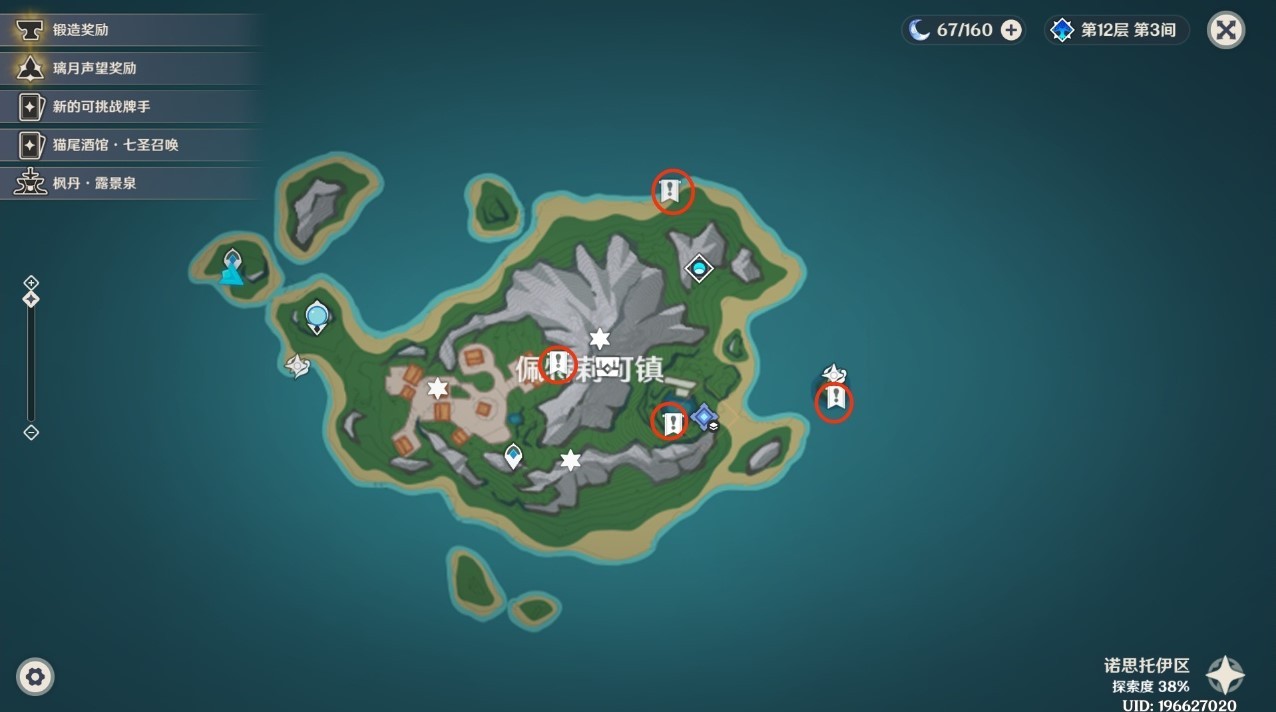Open the 诺思托伊区 exploration progress compass

1225,676
